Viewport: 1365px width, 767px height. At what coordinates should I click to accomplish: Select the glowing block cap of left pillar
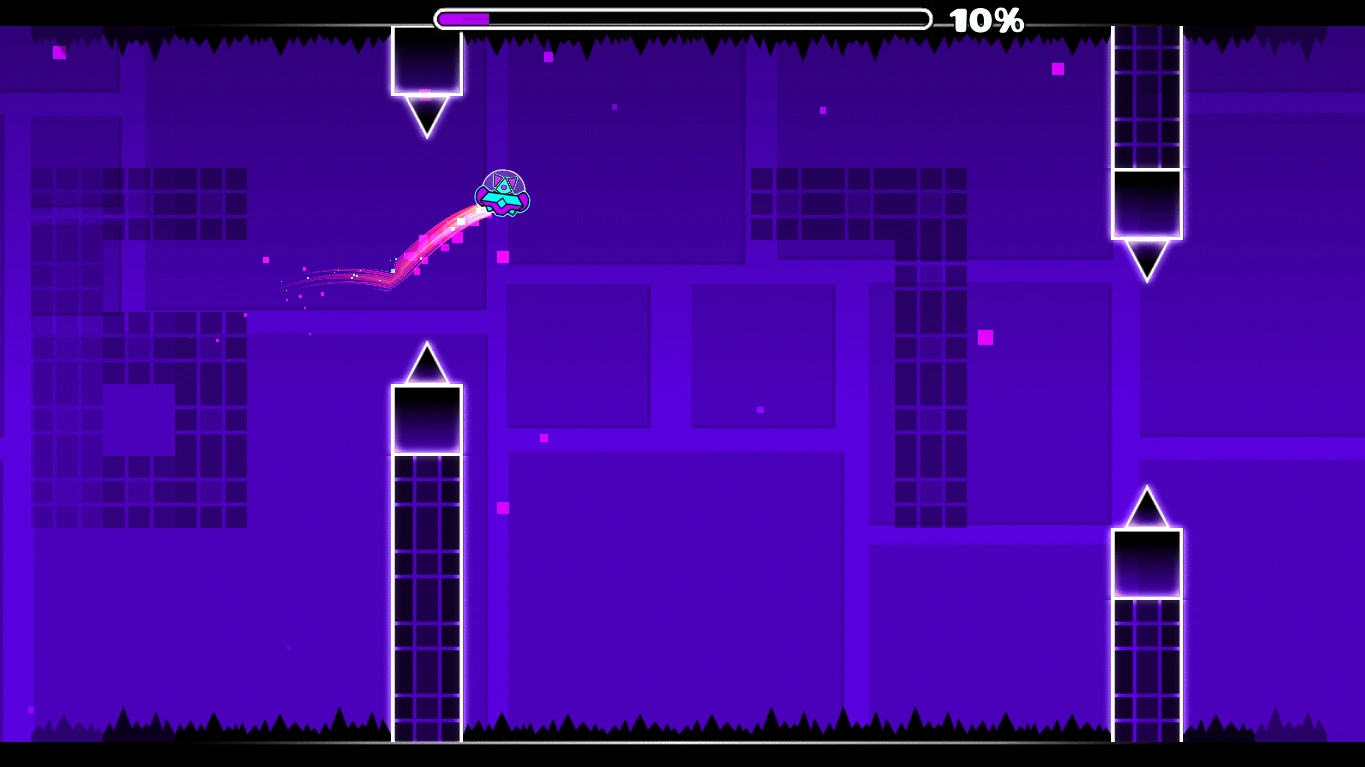pyautogui.click(x=427, y=420)
